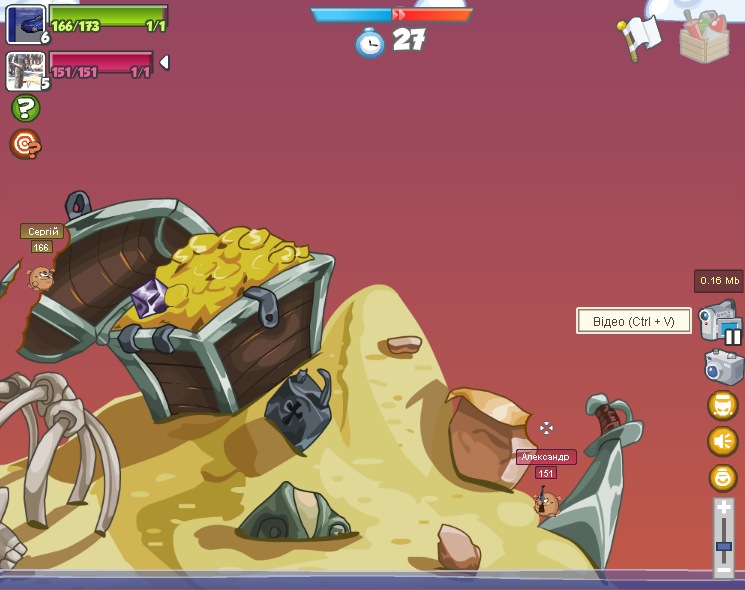Open the weapons crate inventory

pyautogui.click(x=704, y=38)
